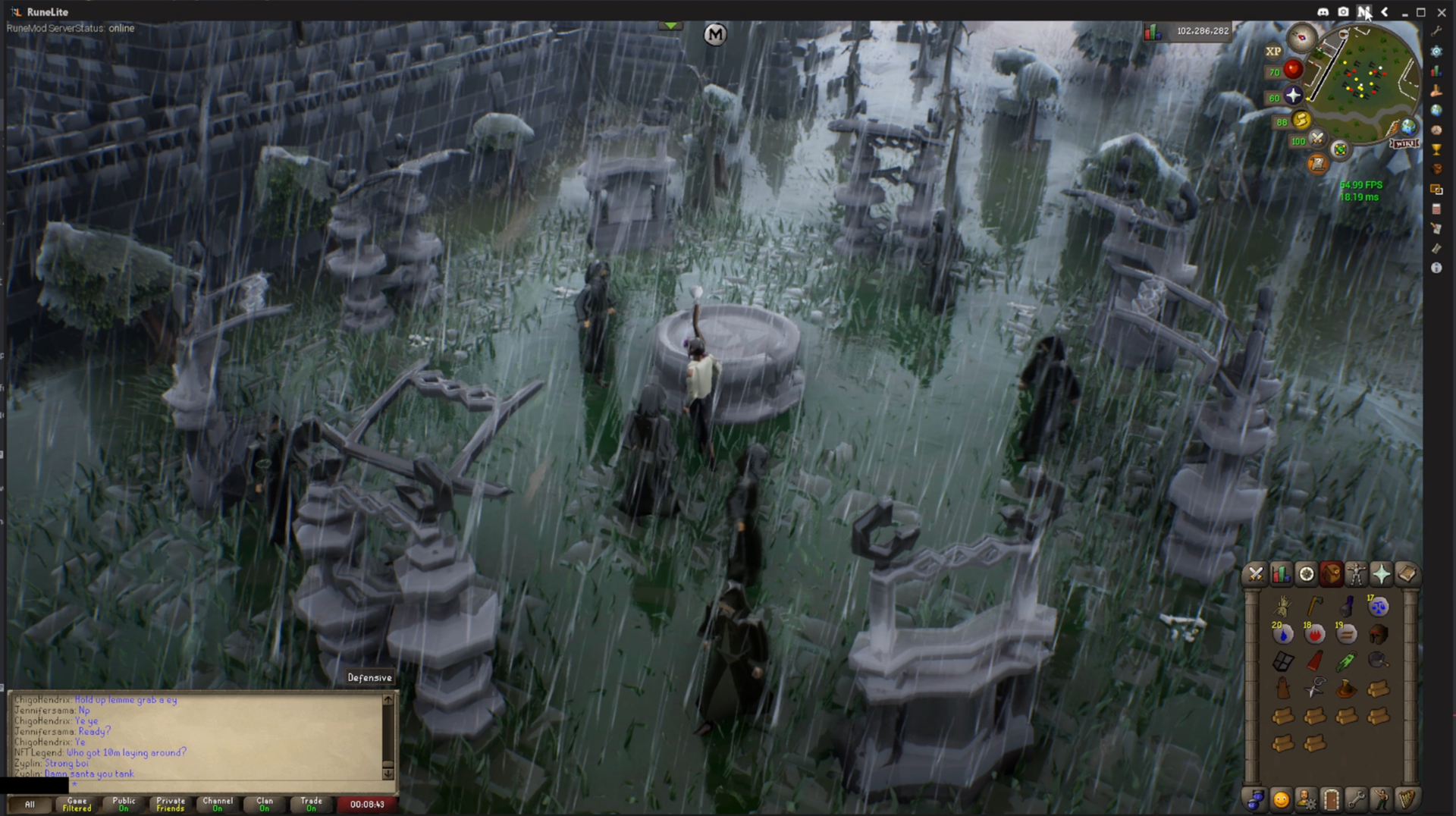Screen dimensions: 1456x816
Task: Select the fire rune stack
Action: click(x=1314, y=633)
